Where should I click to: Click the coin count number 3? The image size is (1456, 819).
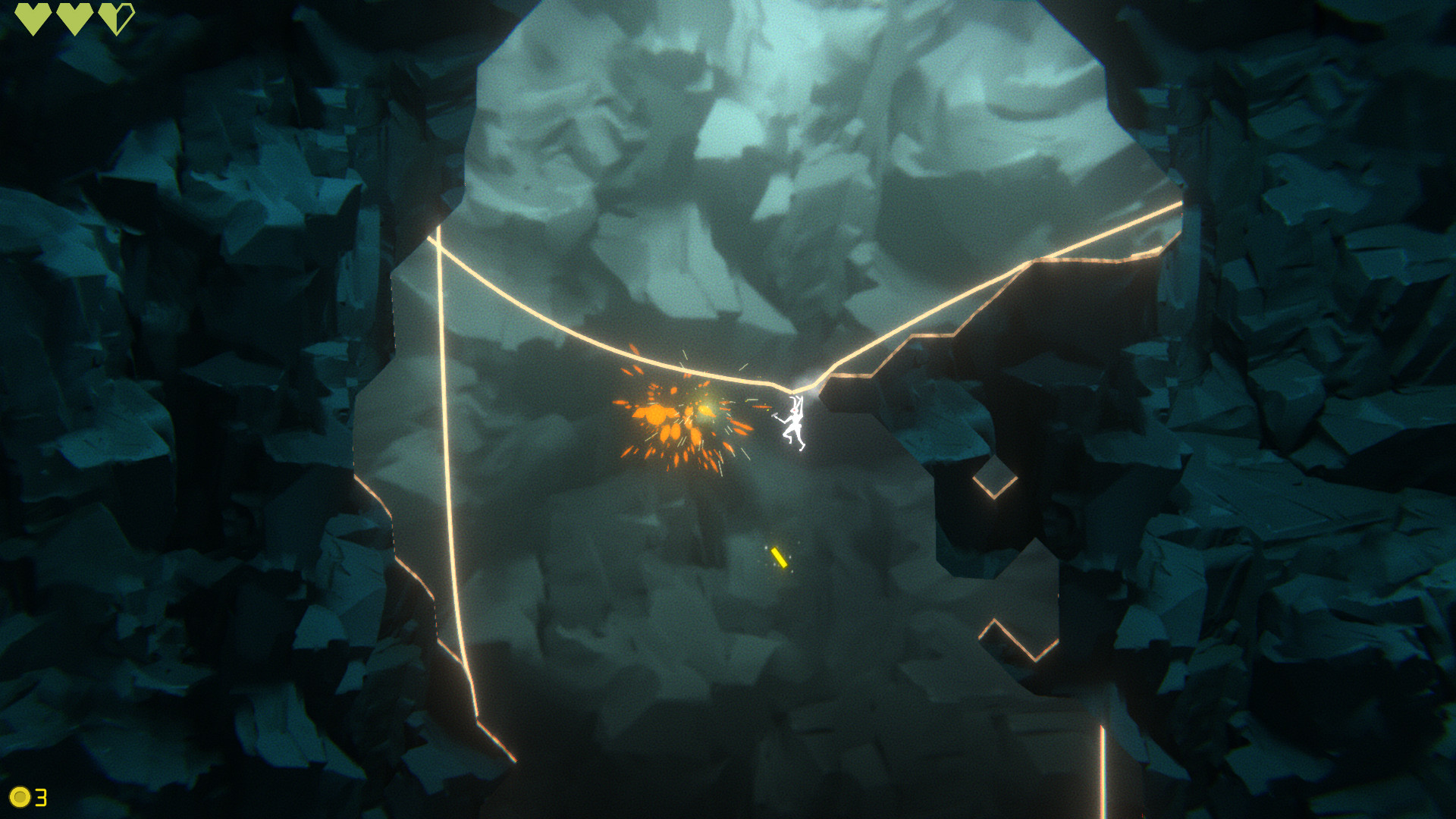click(42, 798)
